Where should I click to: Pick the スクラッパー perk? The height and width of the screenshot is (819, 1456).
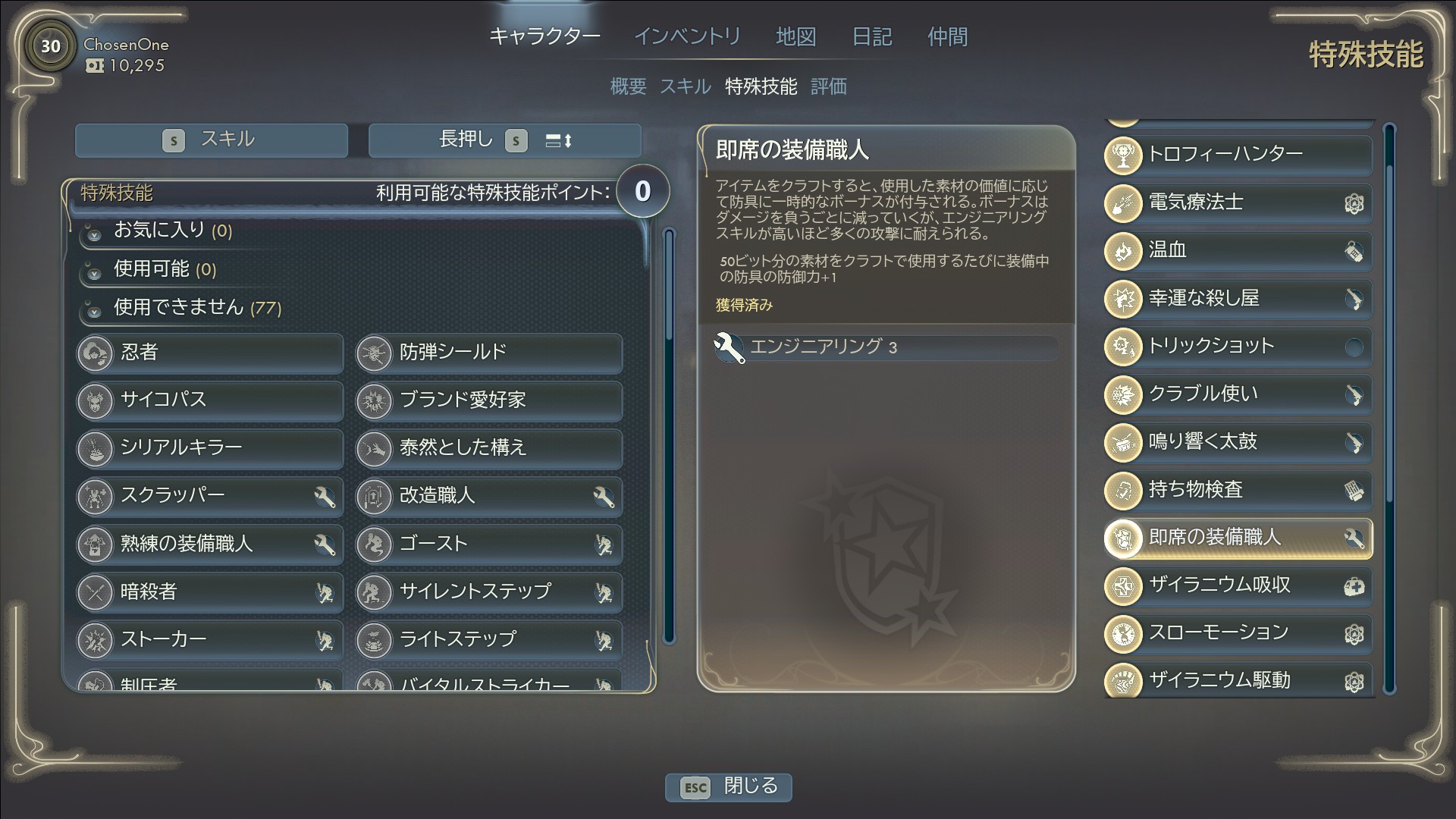point(210,496)
